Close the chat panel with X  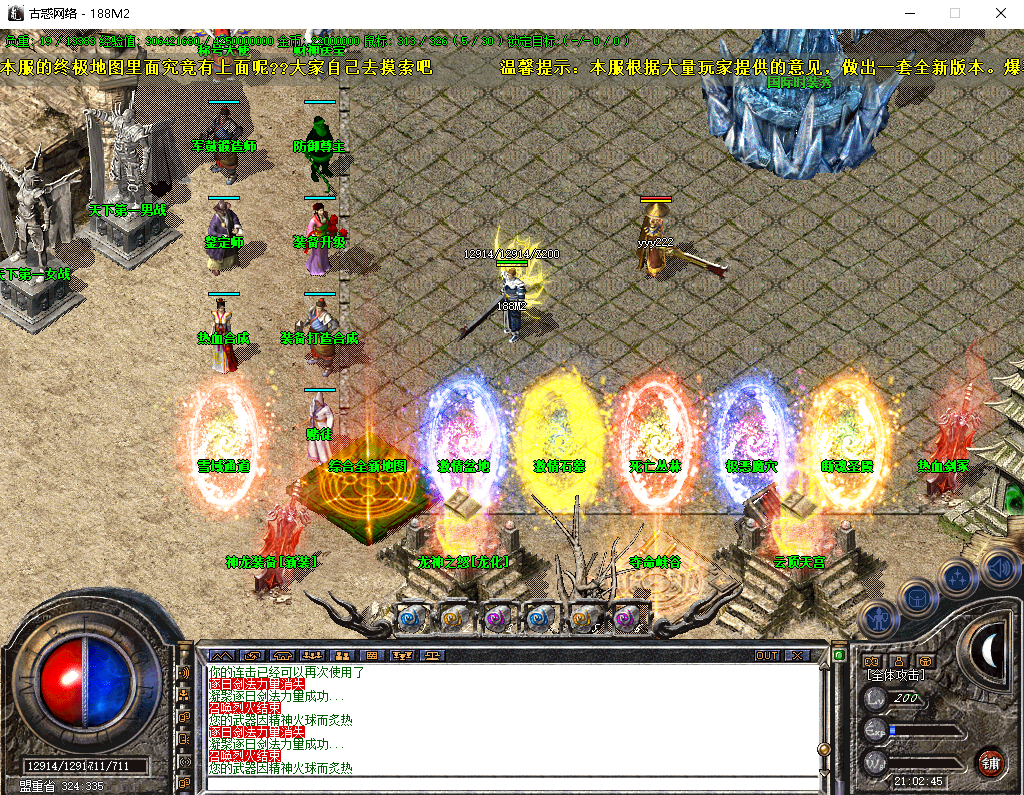click(x=797, y=656)
